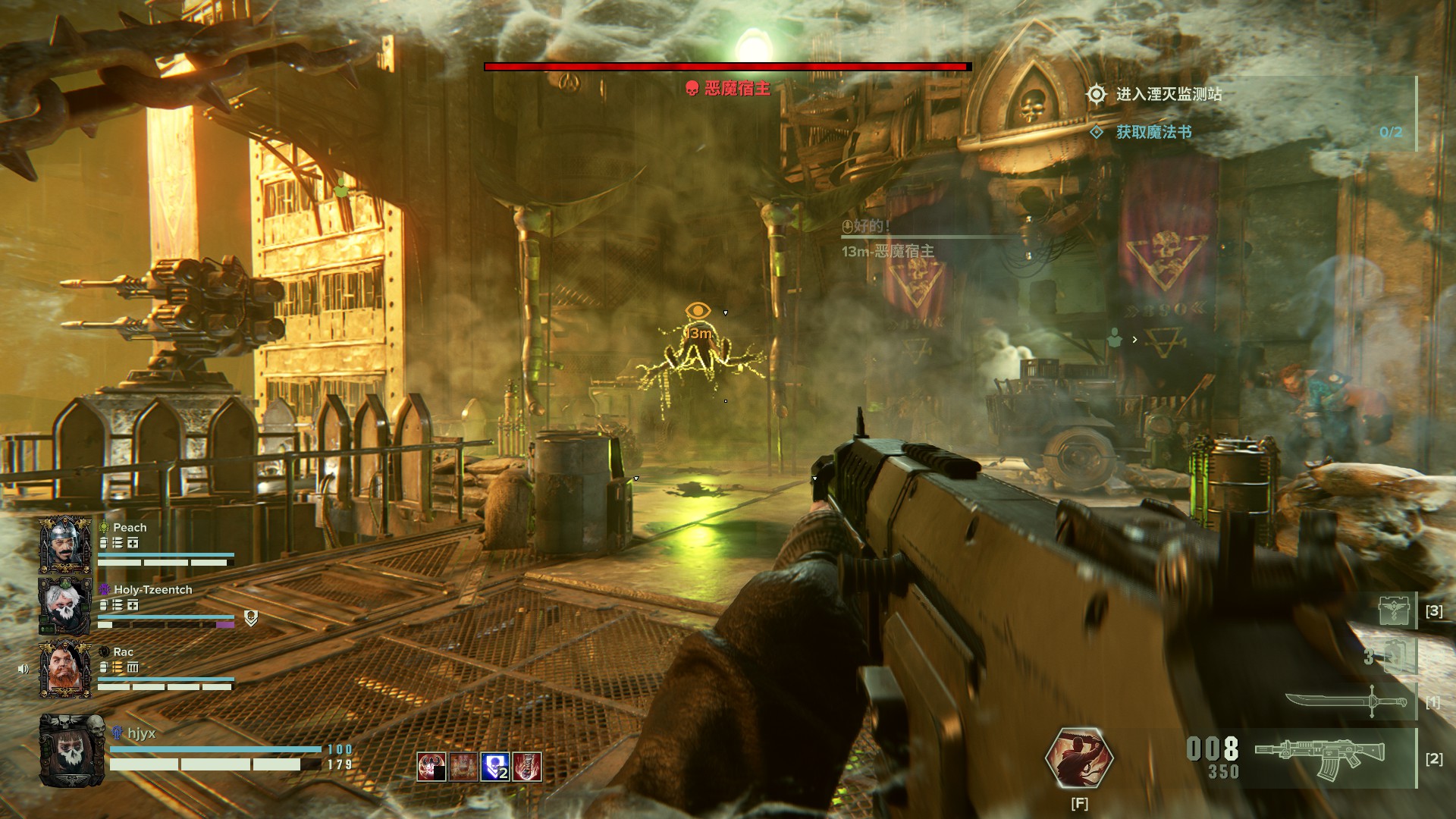
Task: Select Holy-Tzeentch's teammate portrait
Action: (65, 605)
